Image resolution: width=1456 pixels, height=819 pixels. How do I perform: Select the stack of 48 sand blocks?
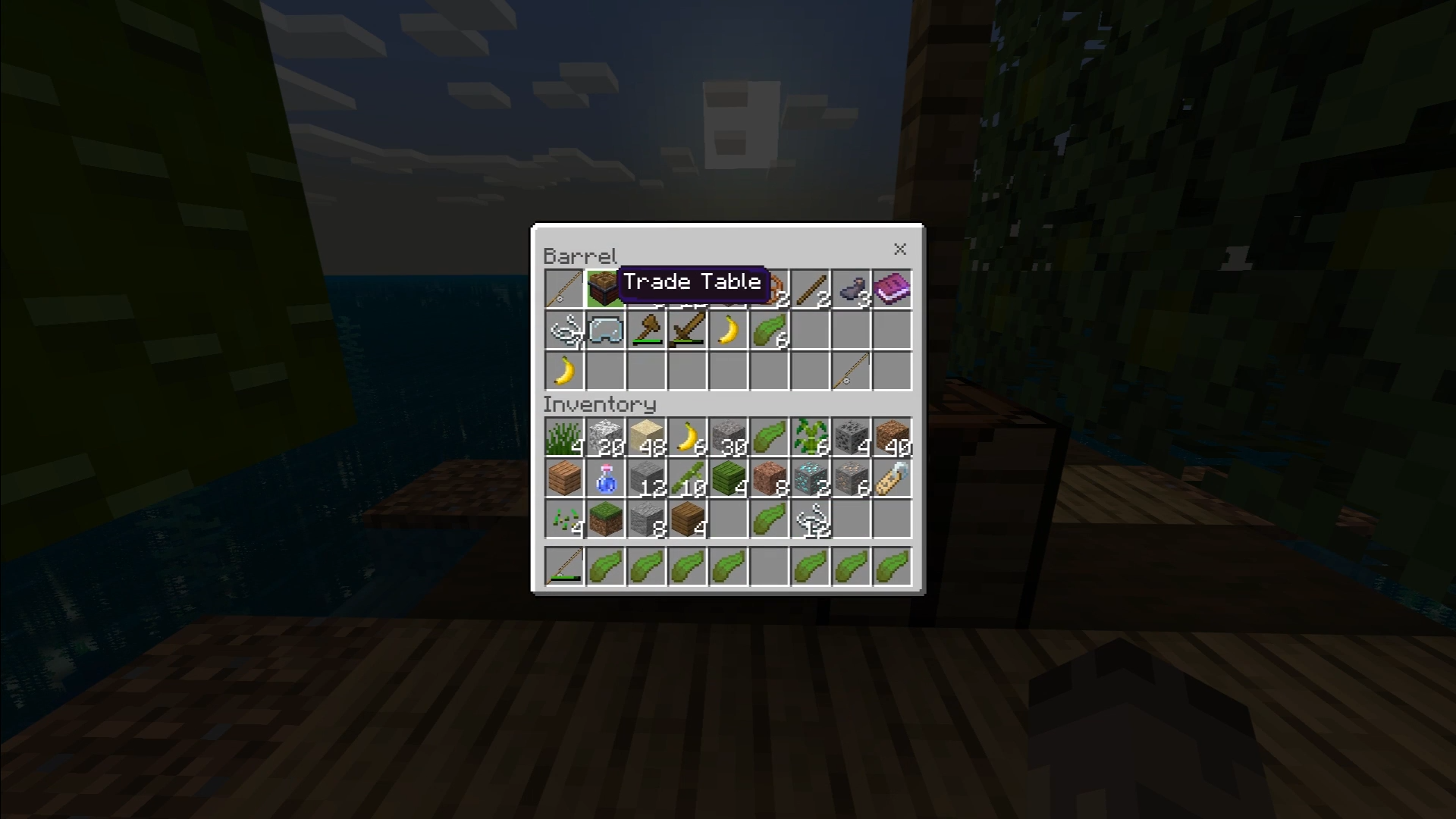pos(646,438)
